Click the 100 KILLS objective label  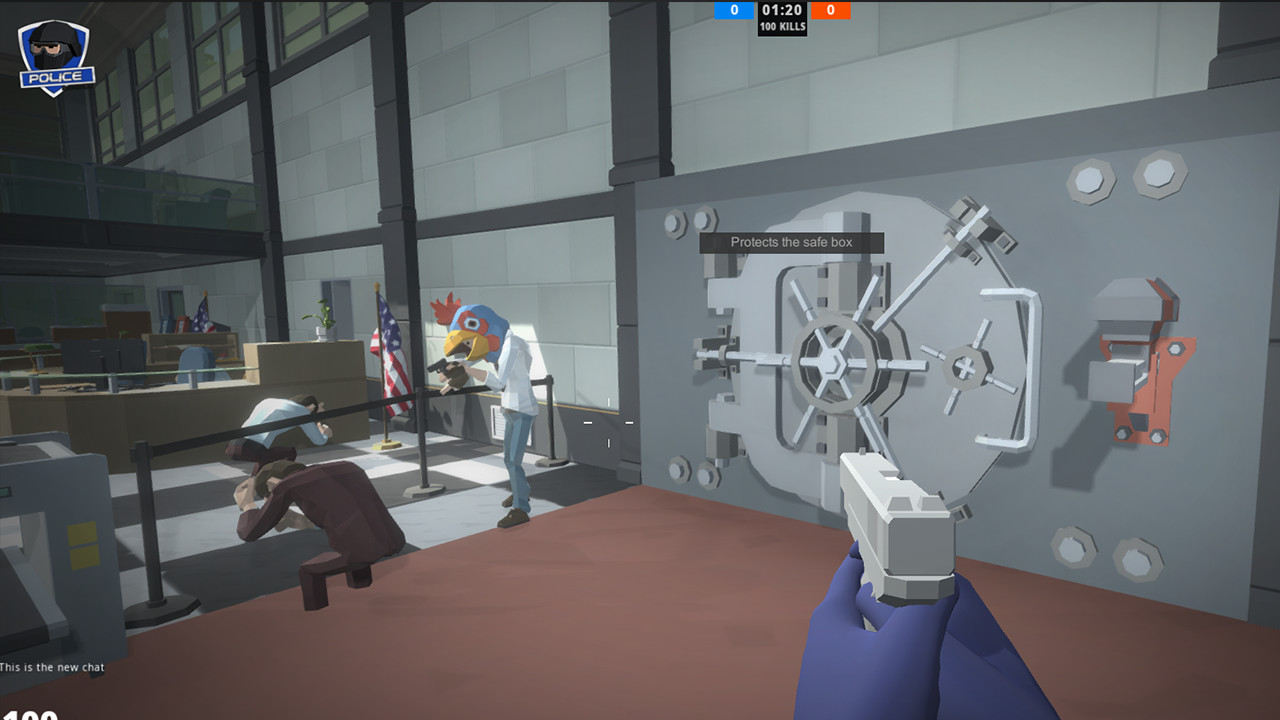point(783,25)
